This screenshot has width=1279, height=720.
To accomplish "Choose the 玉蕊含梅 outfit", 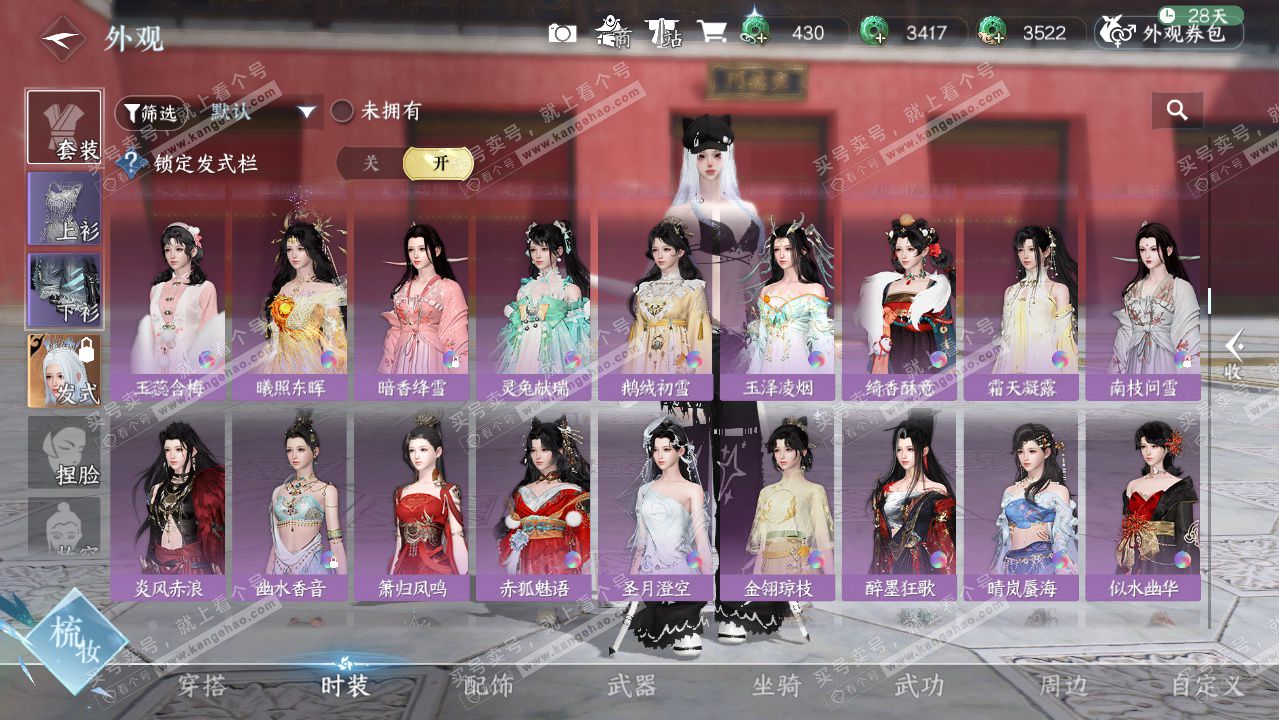I will [x=168, y=305].
